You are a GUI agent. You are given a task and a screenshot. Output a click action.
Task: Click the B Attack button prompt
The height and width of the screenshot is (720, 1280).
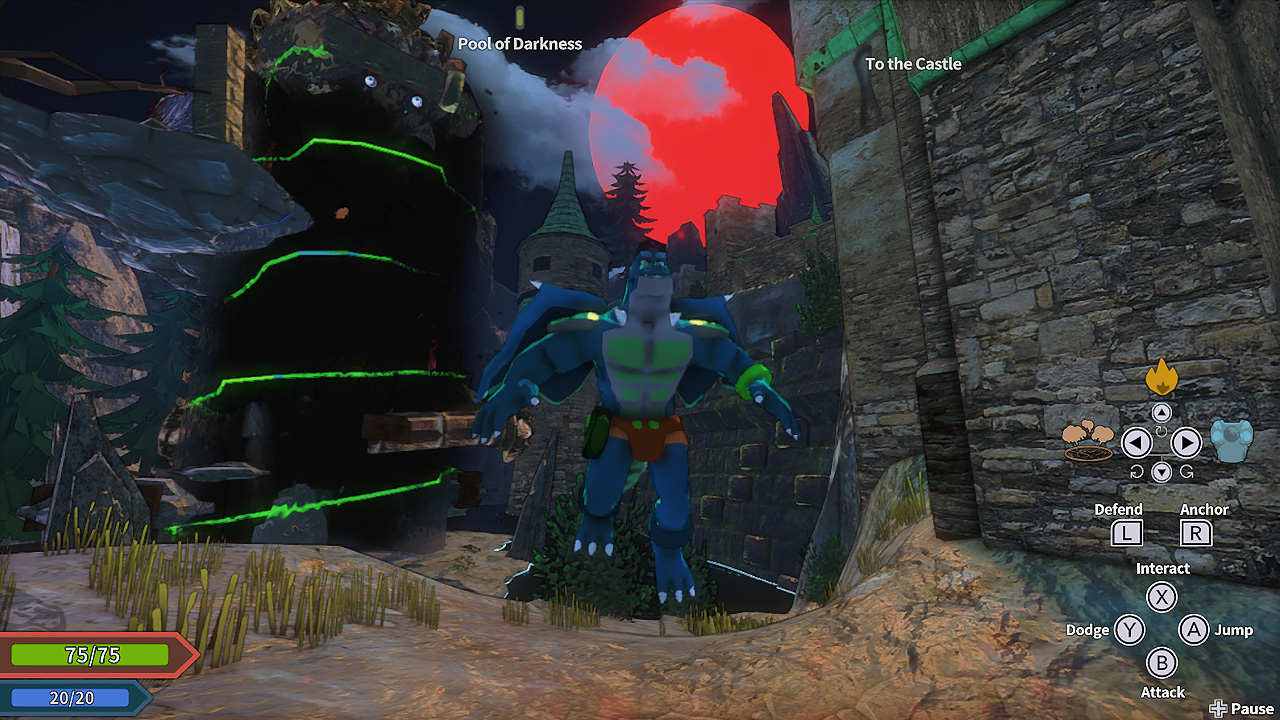(1162, 663)
